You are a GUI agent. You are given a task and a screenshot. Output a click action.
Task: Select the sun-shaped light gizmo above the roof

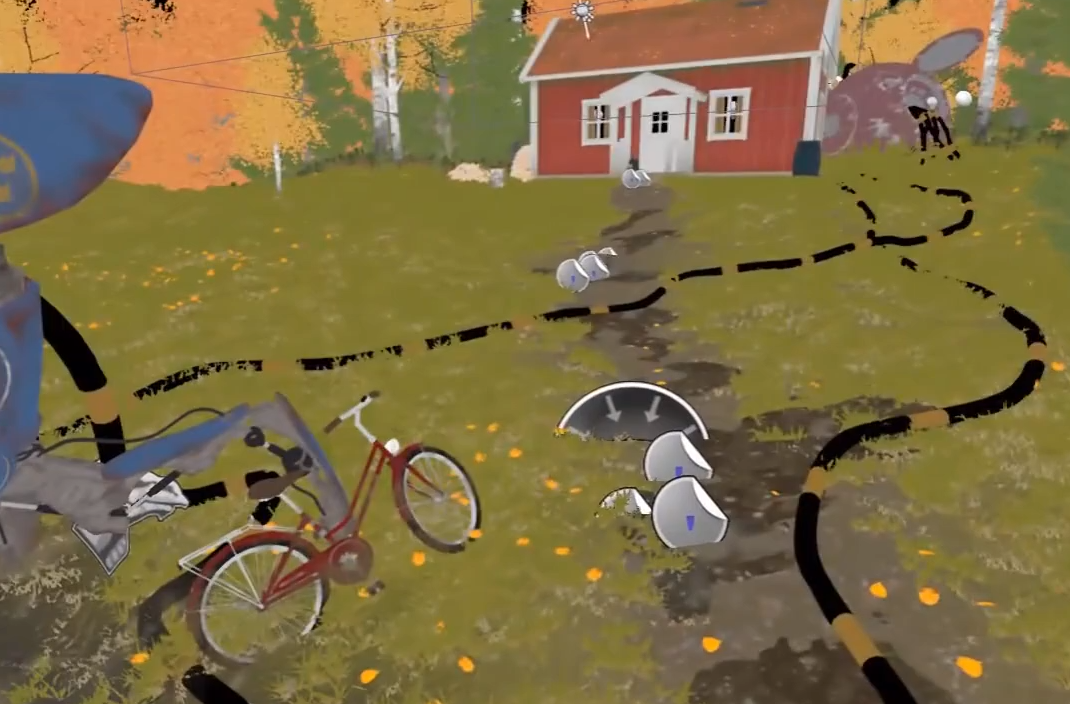point(582,13)
